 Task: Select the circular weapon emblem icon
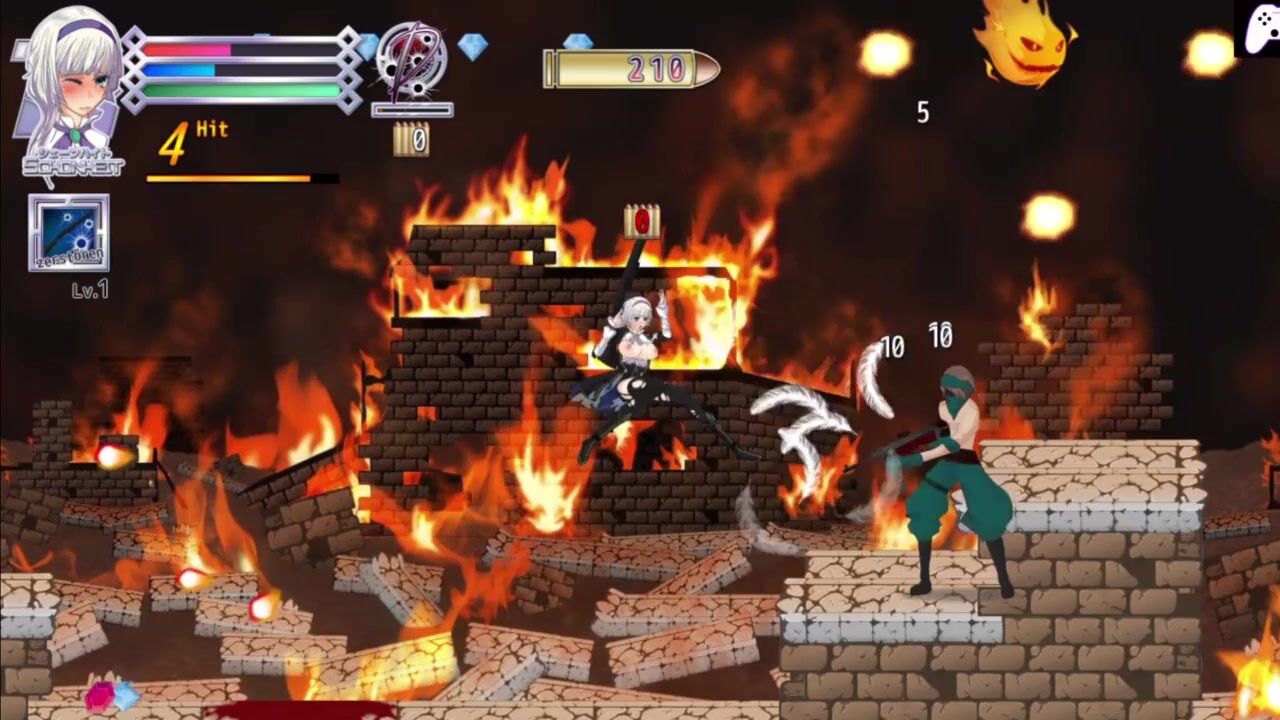pyautogui.click(x=411, y=61)
